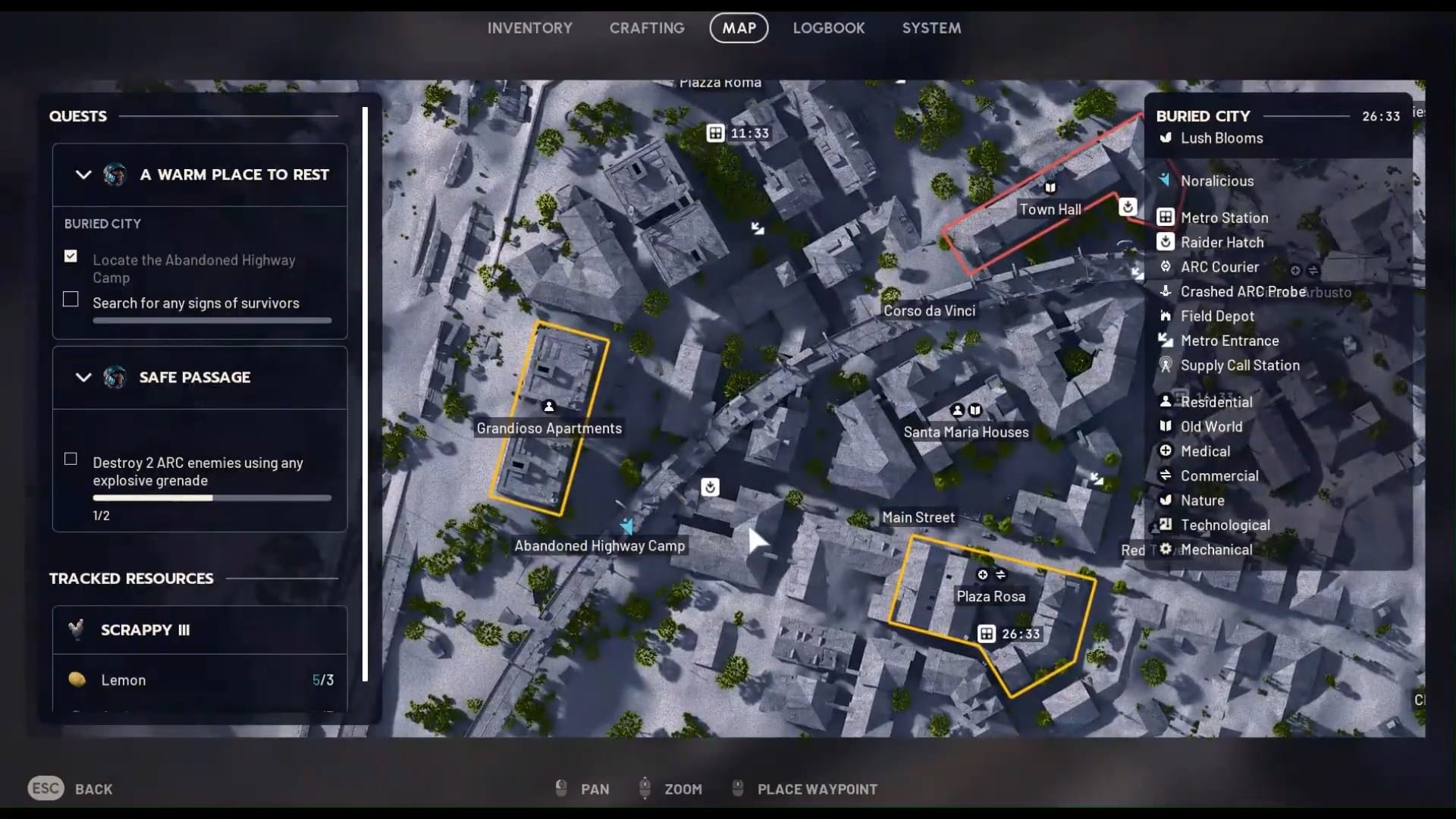1456x819 pixels.
Task: Toggle the Metro Station legend entry
Action: click(1223, 218)
